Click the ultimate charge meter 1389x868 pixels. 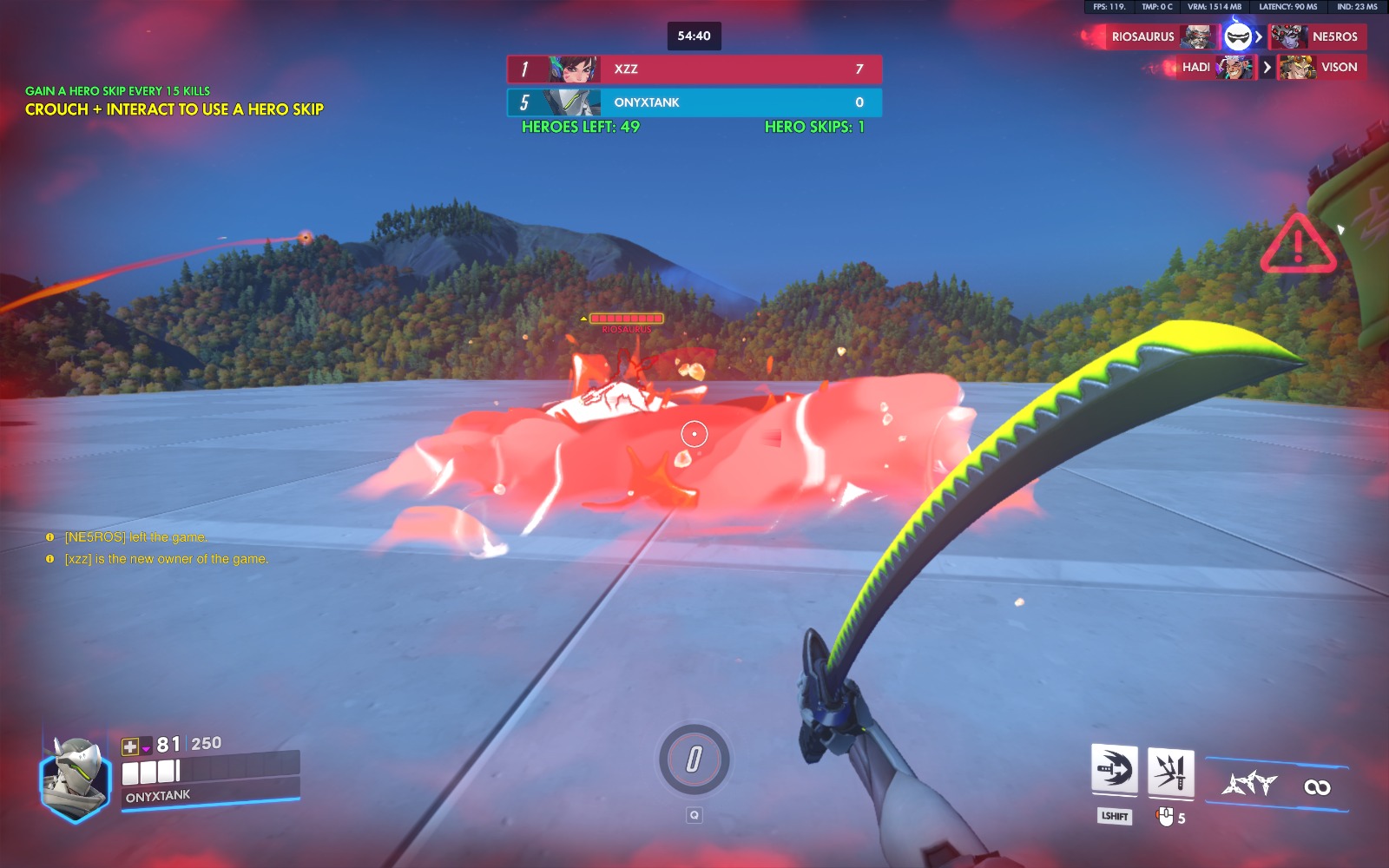(694, 760)
